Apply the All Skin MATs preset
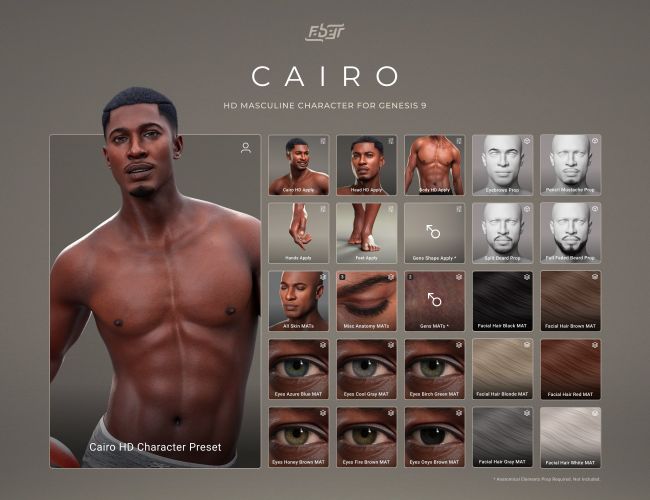The width and height of the screenshot is (650, 500). coord(298,301)
